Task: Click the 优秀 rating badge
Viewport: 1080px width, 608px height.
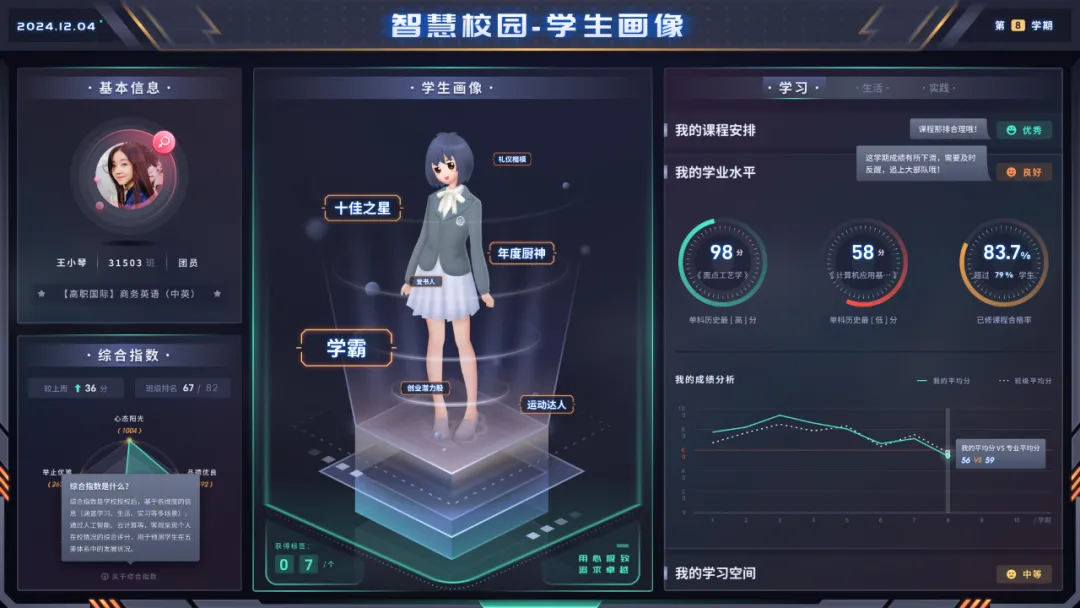Action: (x=1024, y=130)
